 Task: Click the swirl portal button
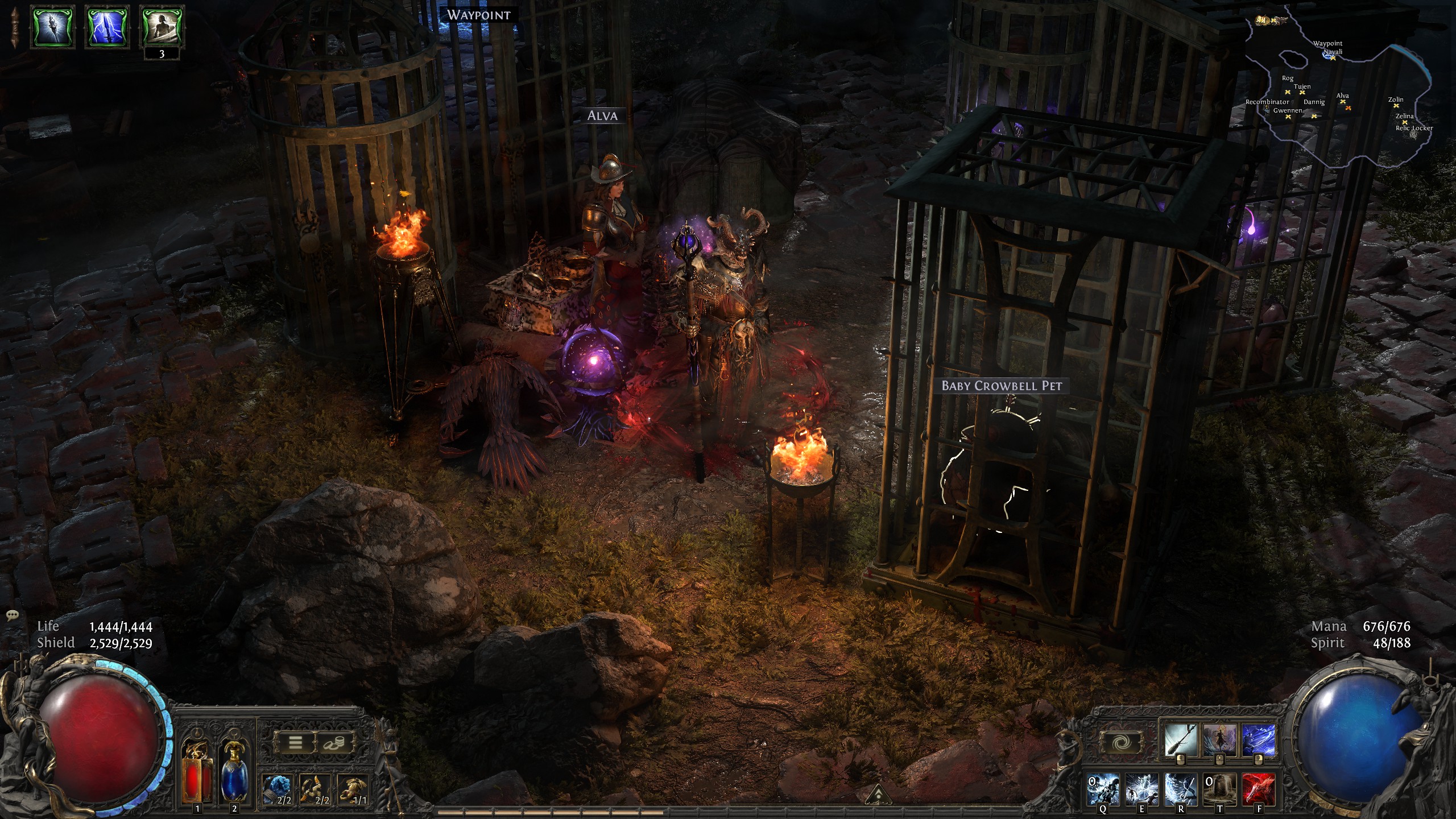click(1121, 742)
